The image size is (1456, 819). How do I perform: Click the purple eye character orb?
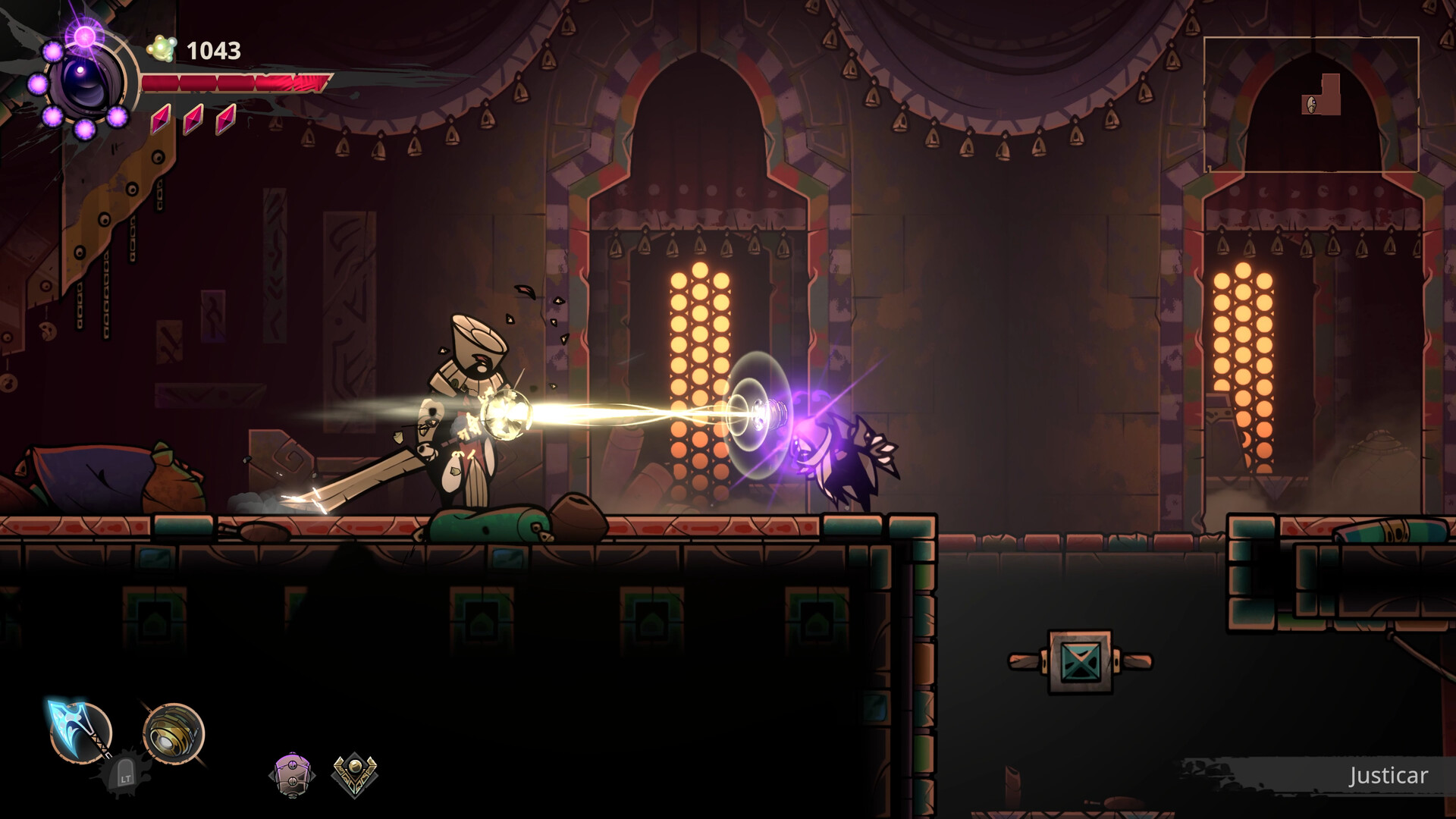point(85,82)
